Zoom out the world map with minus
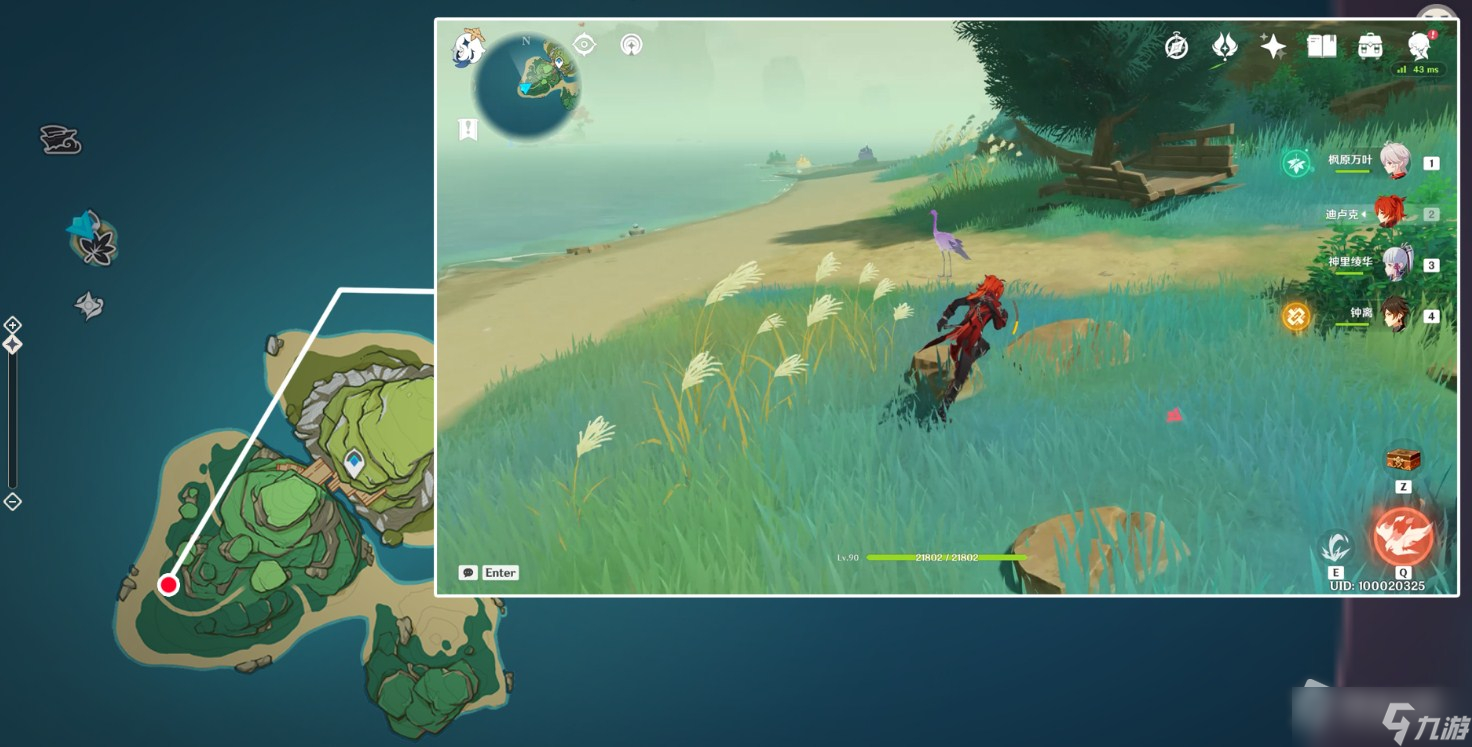This screenshot has width=1472, height=747. click(x=12, y=502)
